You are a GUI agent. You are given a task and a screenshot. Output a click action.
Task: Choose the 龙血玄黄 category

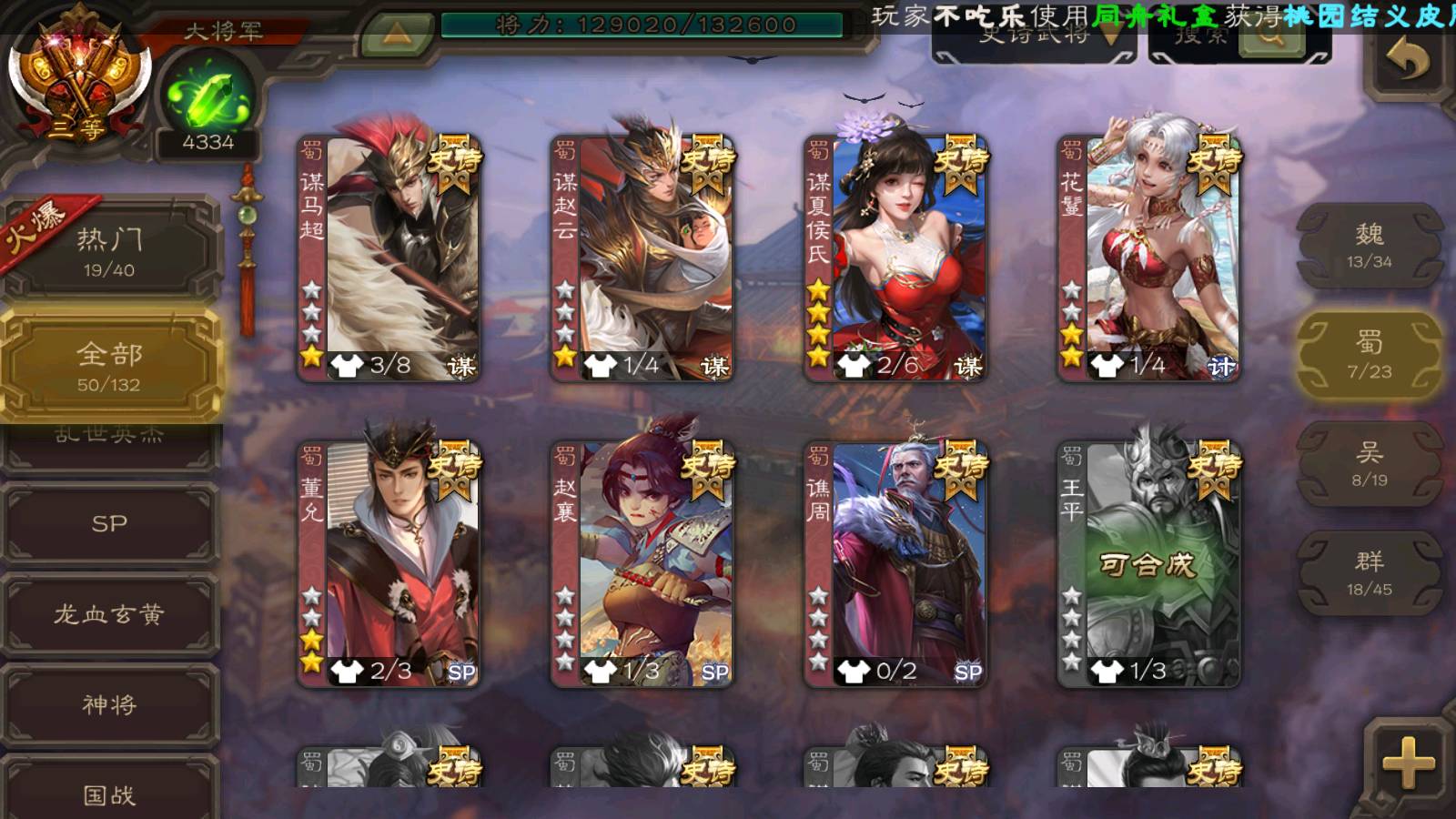tap(109, 614)
